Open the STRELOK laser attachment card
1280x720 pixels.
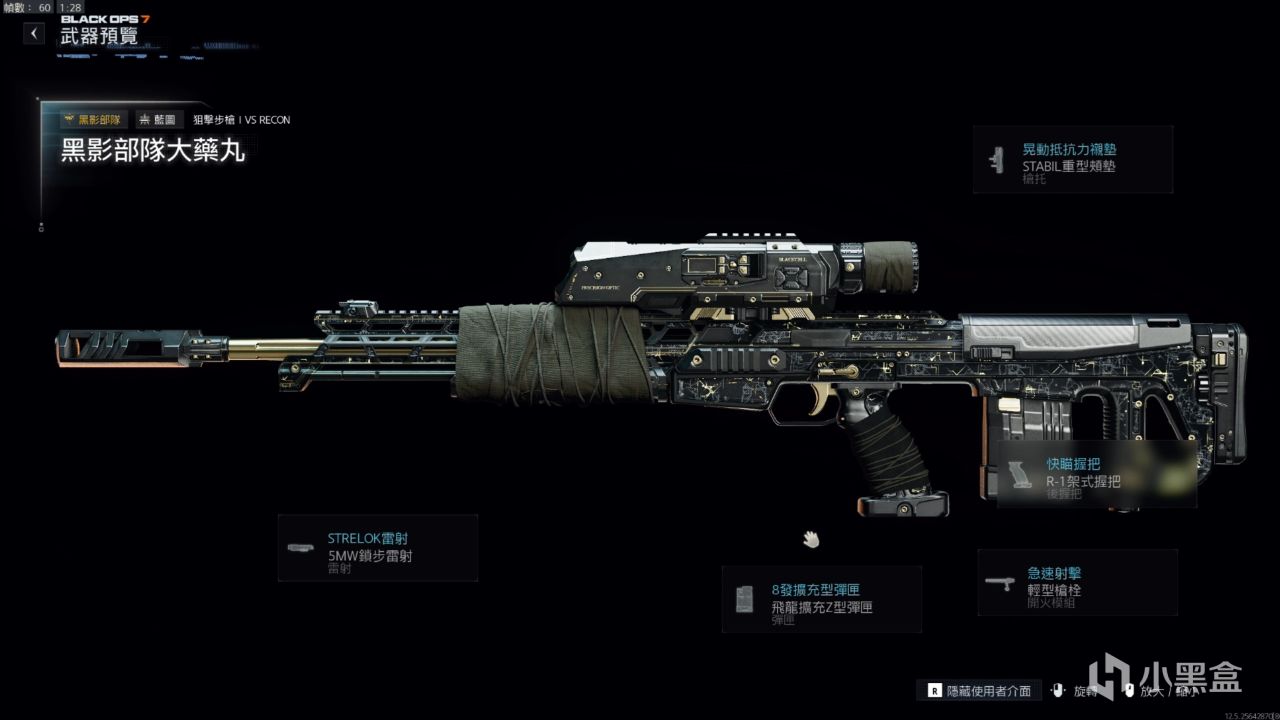377,548
